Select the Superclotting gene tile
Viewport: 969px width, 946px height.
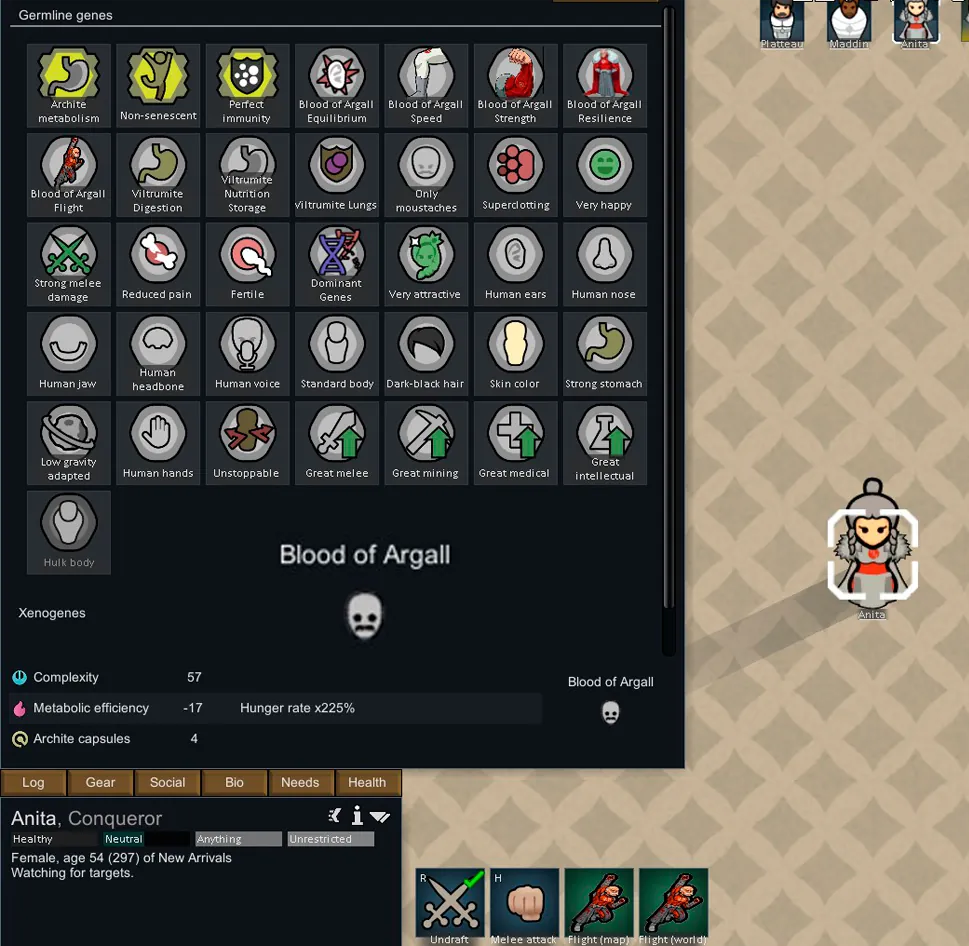tap(515, 174)
